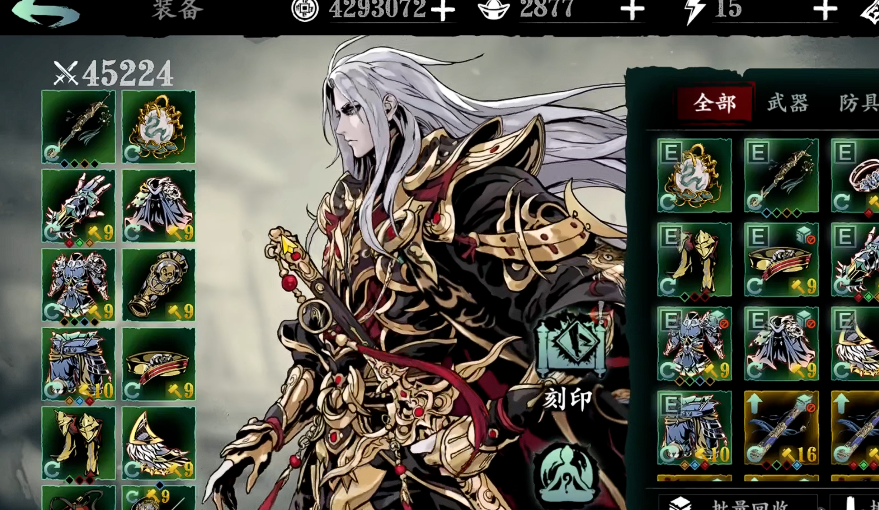Viewport: 879px width, 510px height.
Task: Choose the equipped clawed gauntlet in the left panel
Action: pos(78,206)
